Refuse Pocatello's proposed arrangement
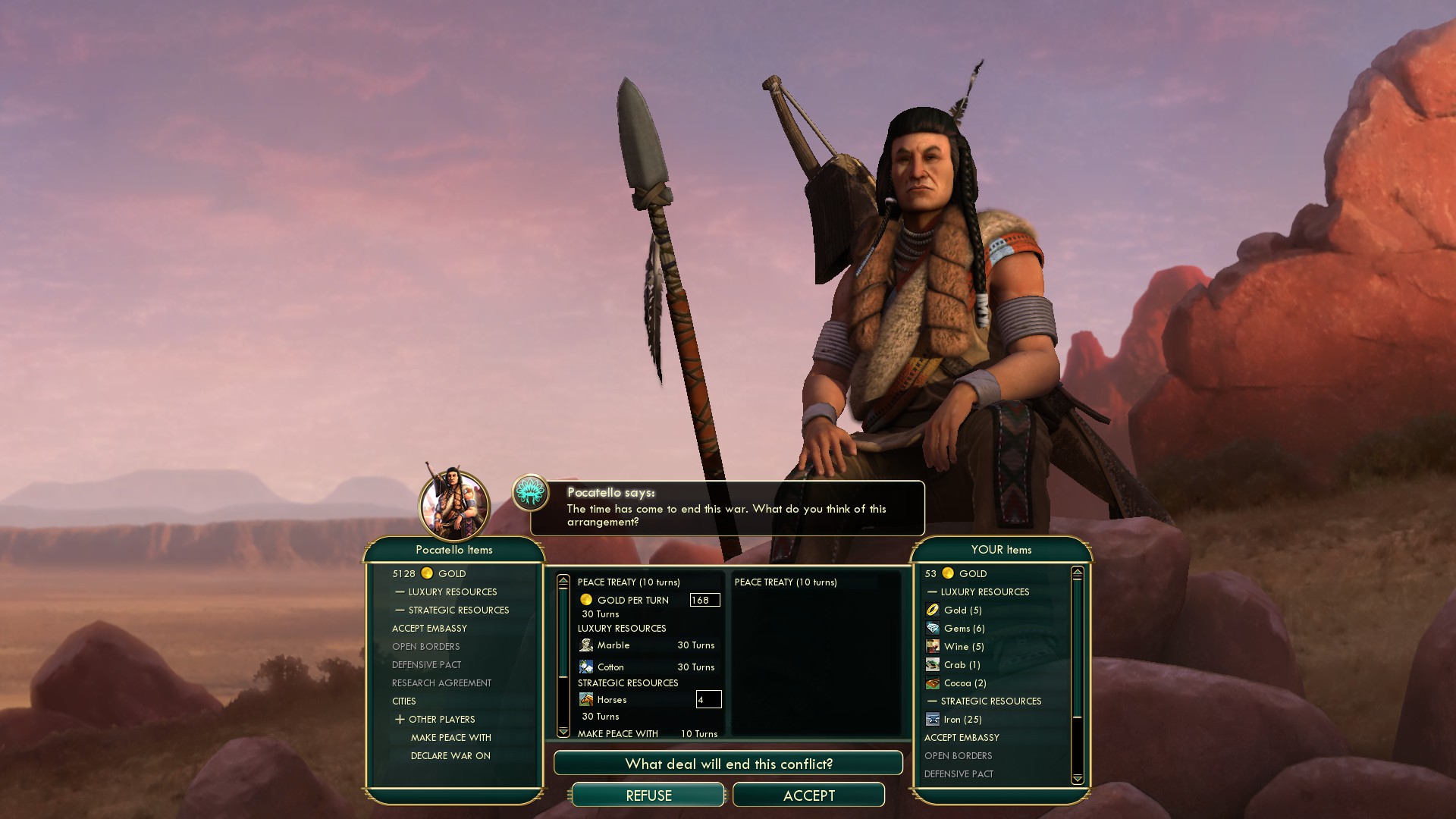Image resolution: width=1456 pixels, height=819 pixels. click(x=648, y=795)
